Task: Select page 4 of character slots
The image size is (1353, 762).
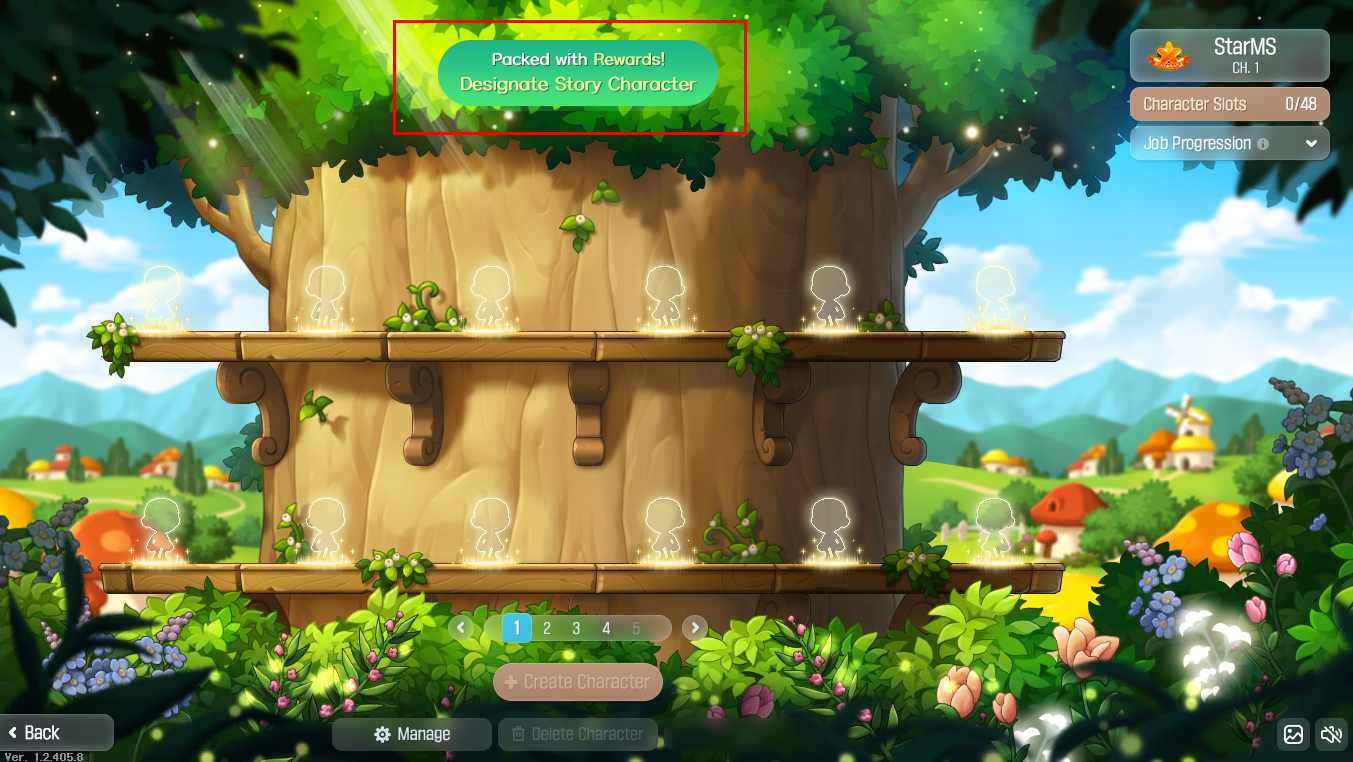Action: pyautogui.click(x=605, y=628)
